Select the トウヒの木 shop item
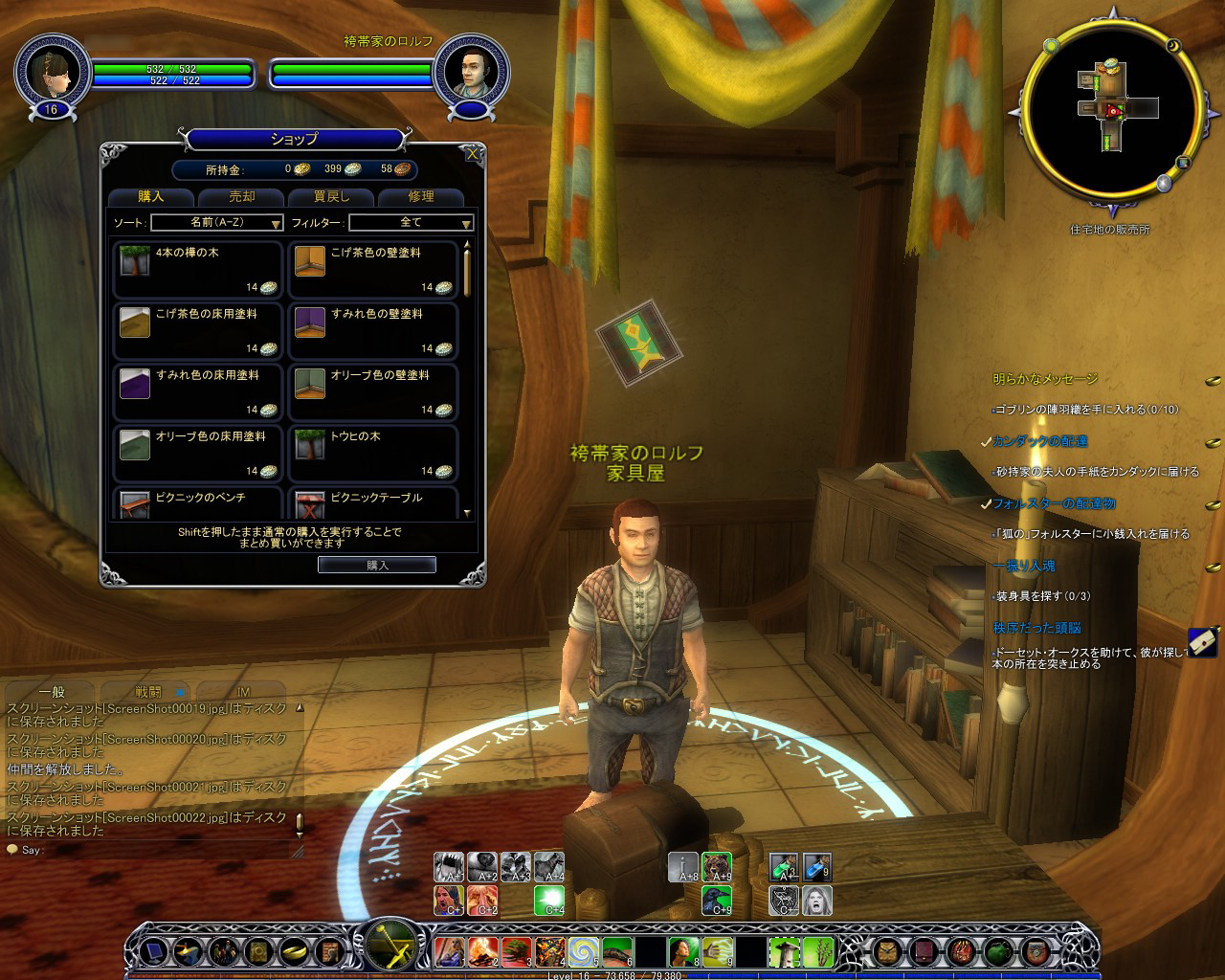Screen dimensions: 1225x980 (x=373, y=454)
